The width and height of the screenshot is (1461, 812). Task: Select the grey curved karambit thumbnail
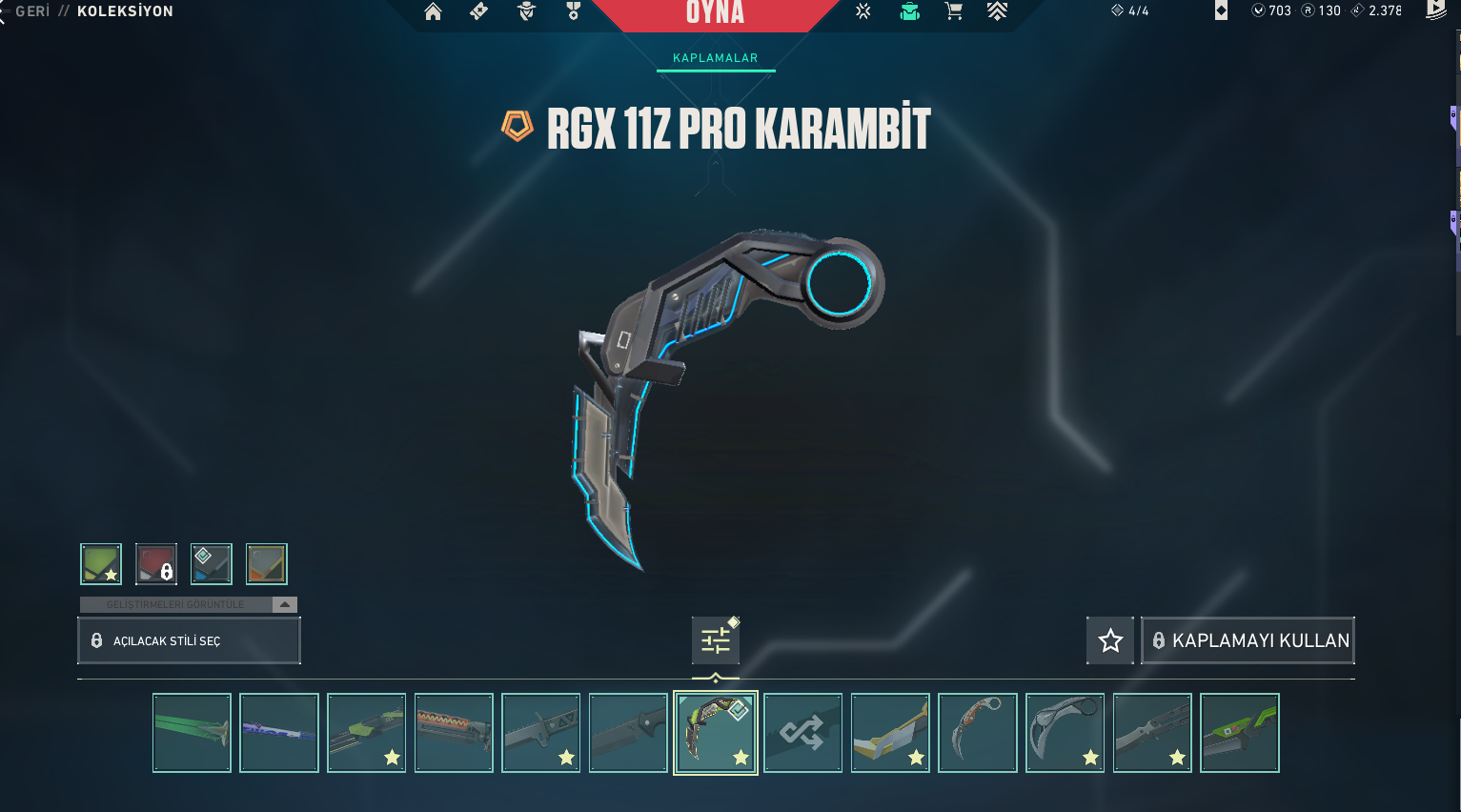pyautogui.click(x=1065, y=733)
